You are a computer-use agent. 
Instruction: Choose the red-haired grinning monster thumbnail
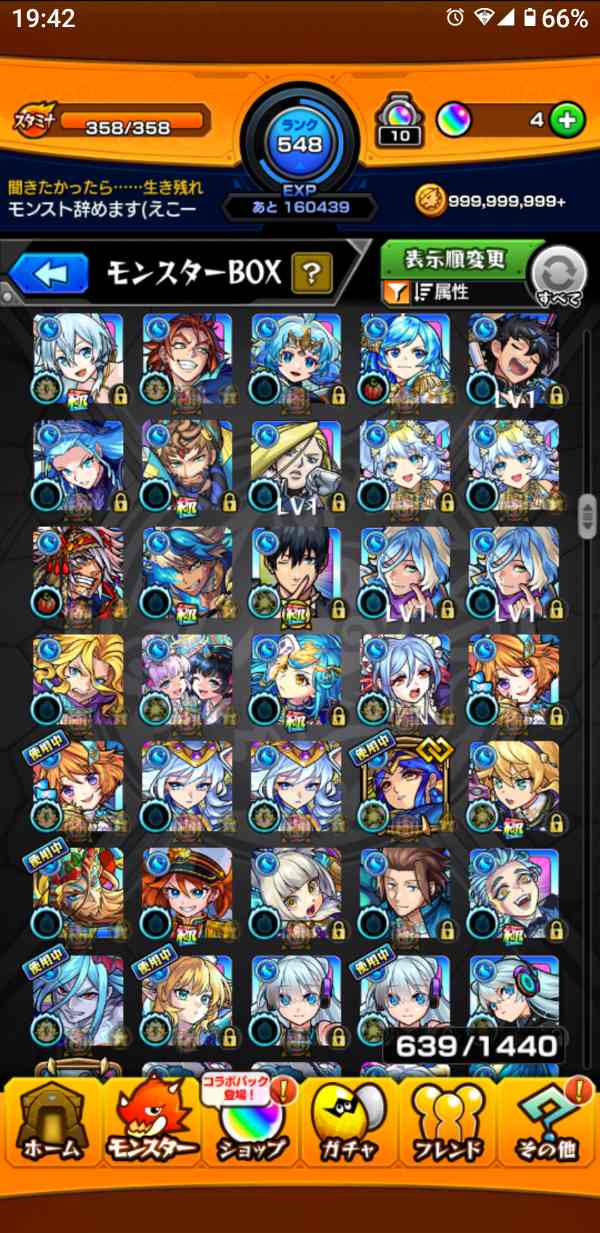(187, 357)
